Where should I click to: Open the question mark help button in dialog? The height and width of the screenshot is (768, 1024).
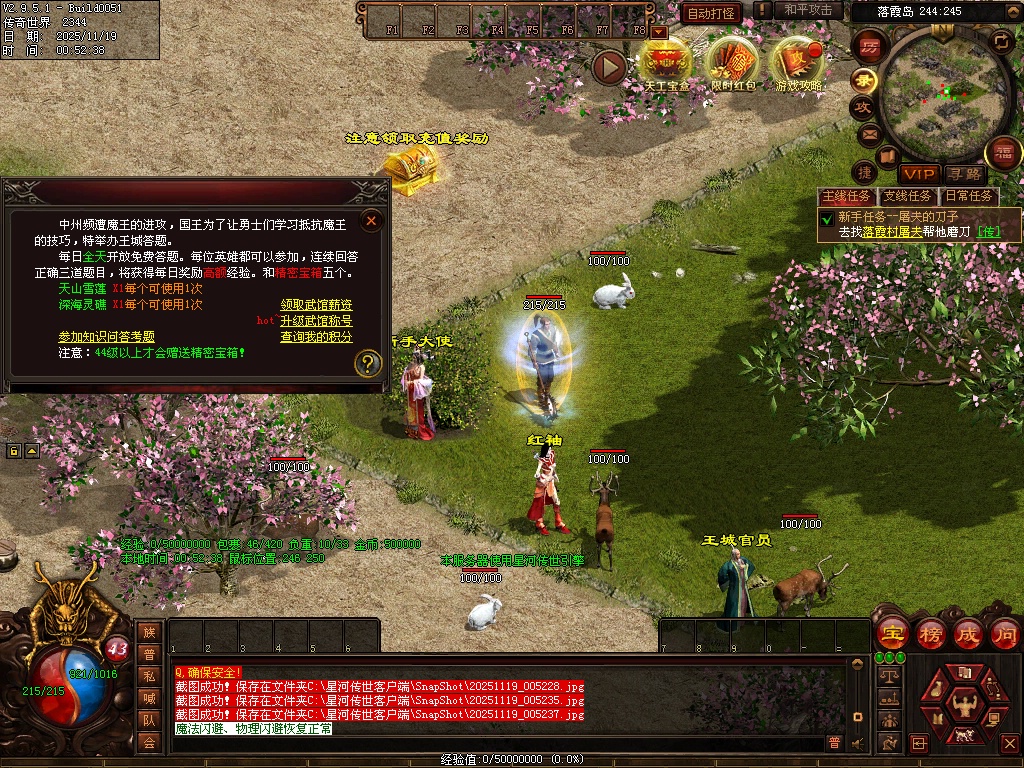pos(369,363)
